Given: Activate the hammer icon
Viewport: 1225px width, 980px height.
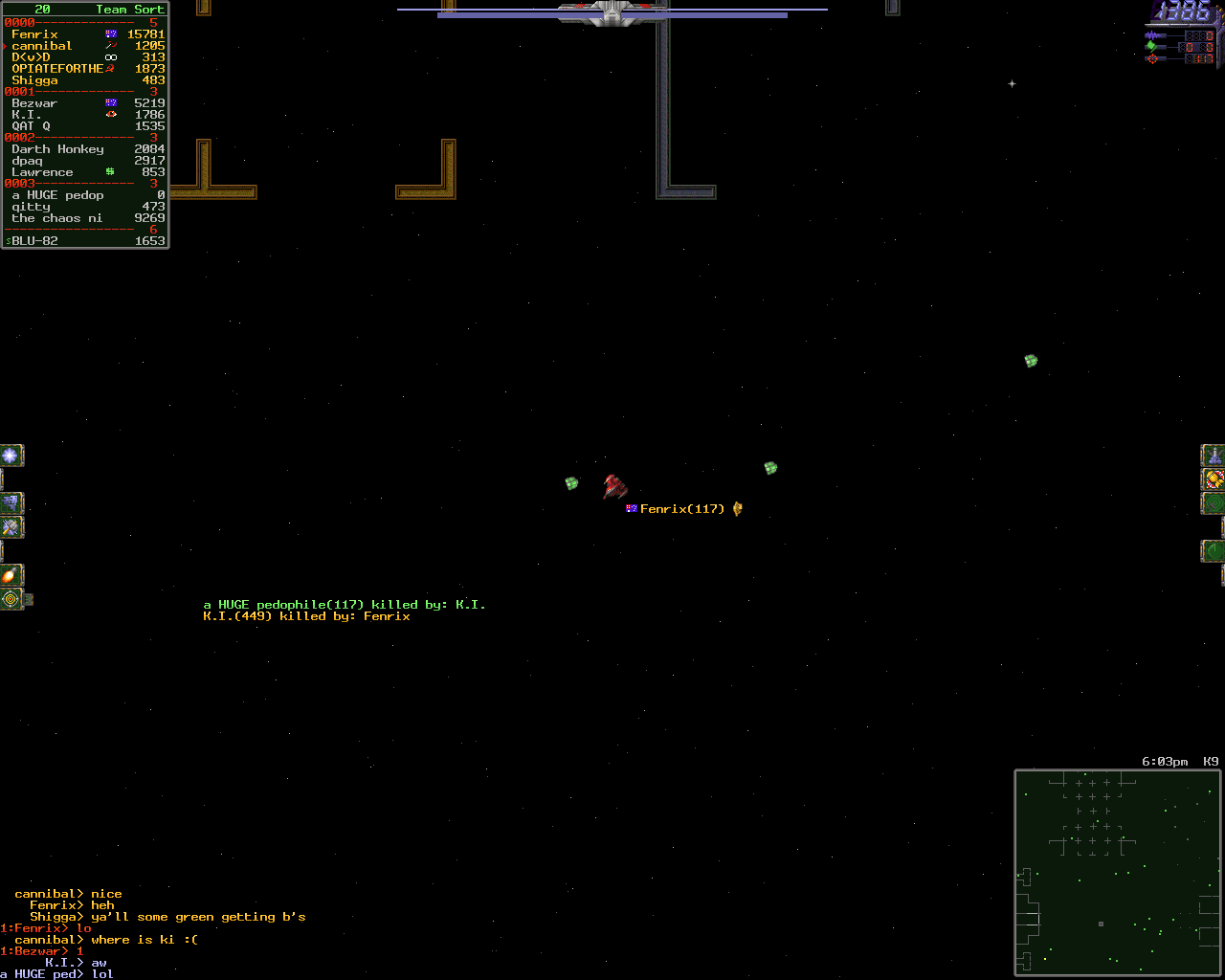Looking at the screenshot, I should pyautogui.click(x=11, y=526).
